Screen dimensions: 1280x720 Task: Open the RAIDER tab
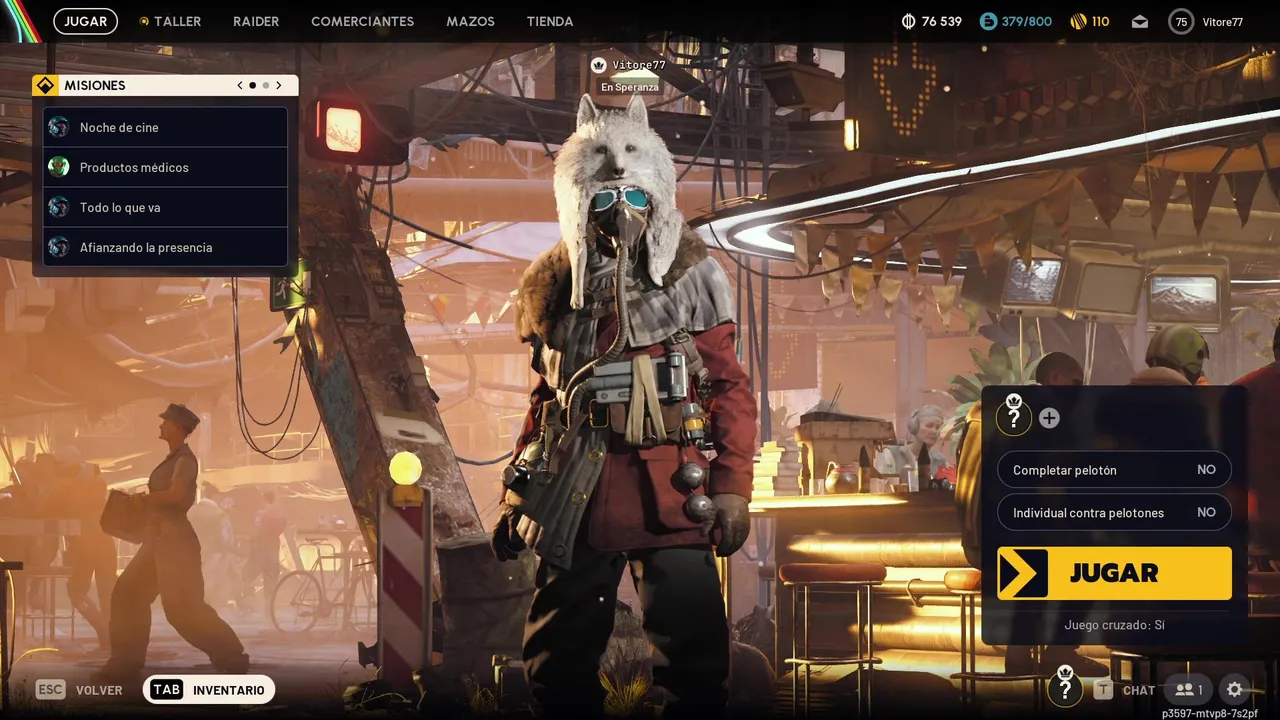pyautogui.click(x=256, y=21)
